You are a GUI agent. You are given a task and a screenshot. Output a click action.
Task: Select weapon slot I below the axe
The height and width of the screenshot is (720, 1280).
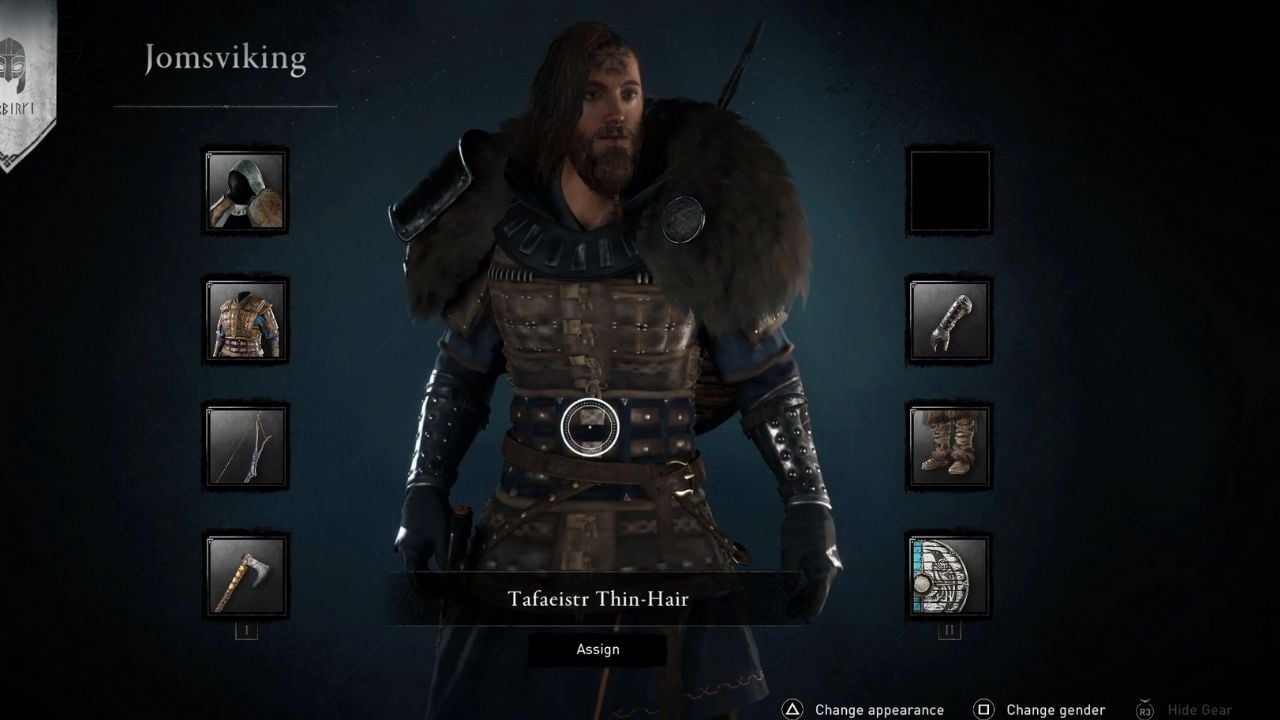[x=244, y=631]
